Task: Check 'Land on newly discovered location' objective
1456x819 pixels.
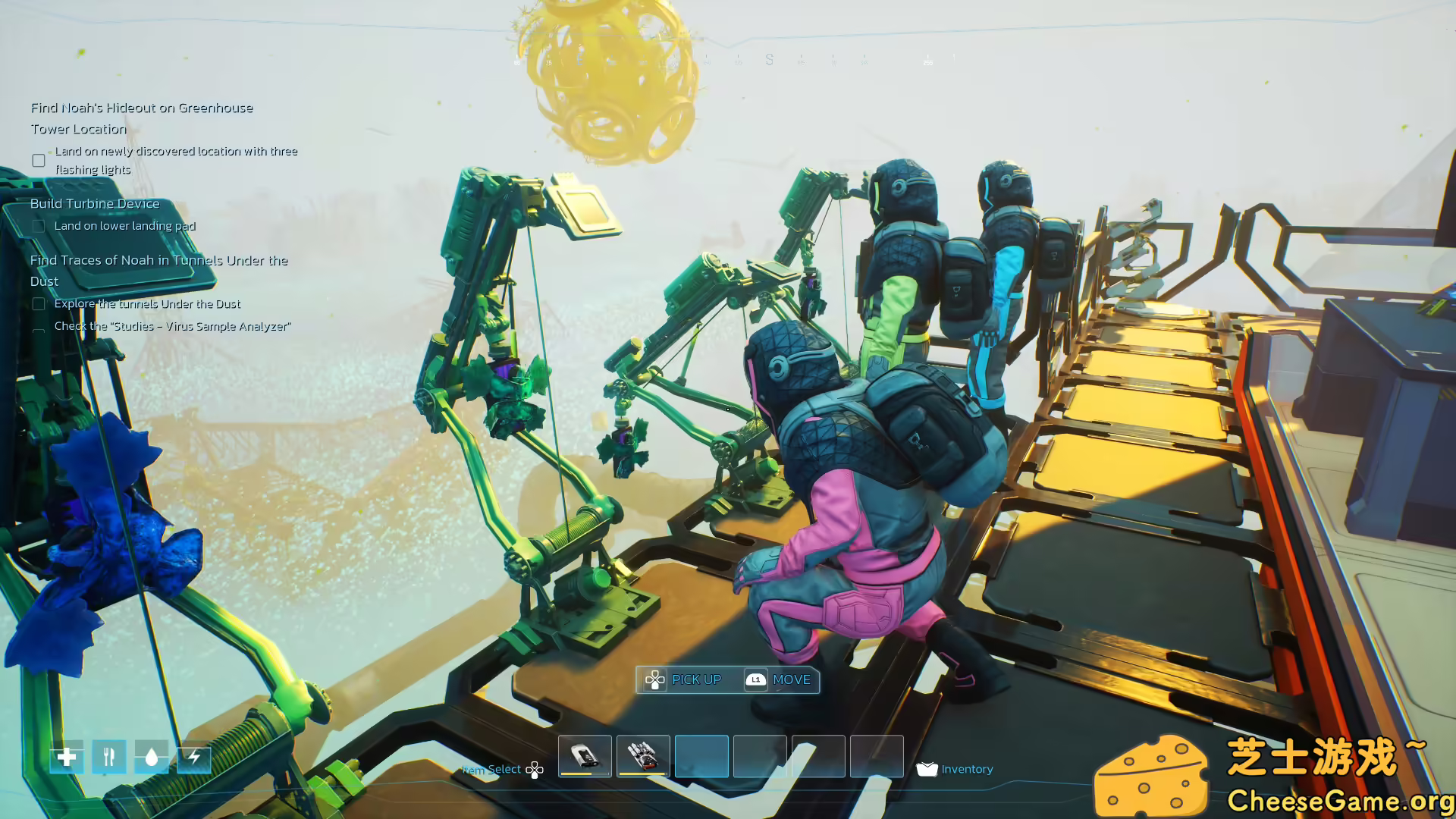Action: (38, 160)
